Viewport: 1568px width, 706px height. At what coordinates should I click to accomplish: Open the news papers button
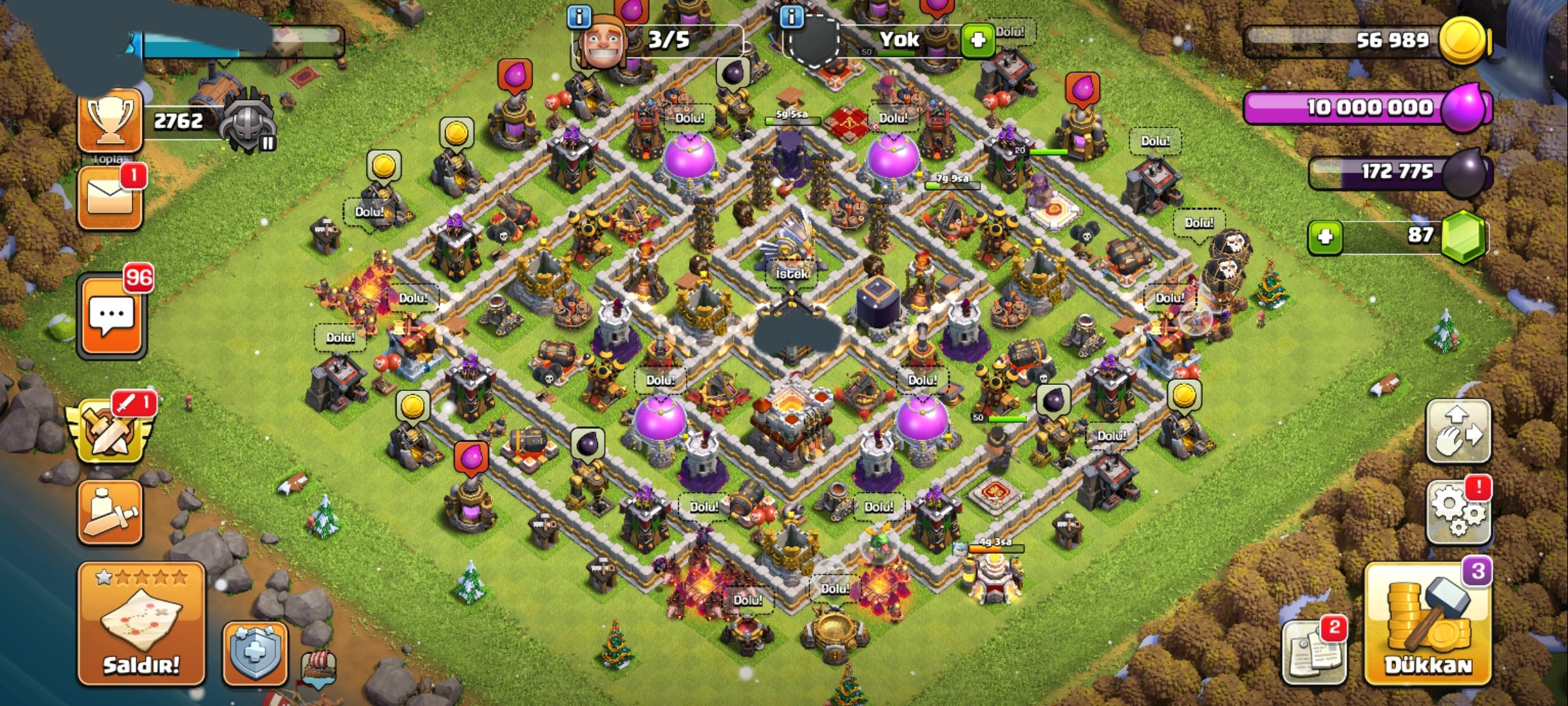click(x=1315, y=651)
